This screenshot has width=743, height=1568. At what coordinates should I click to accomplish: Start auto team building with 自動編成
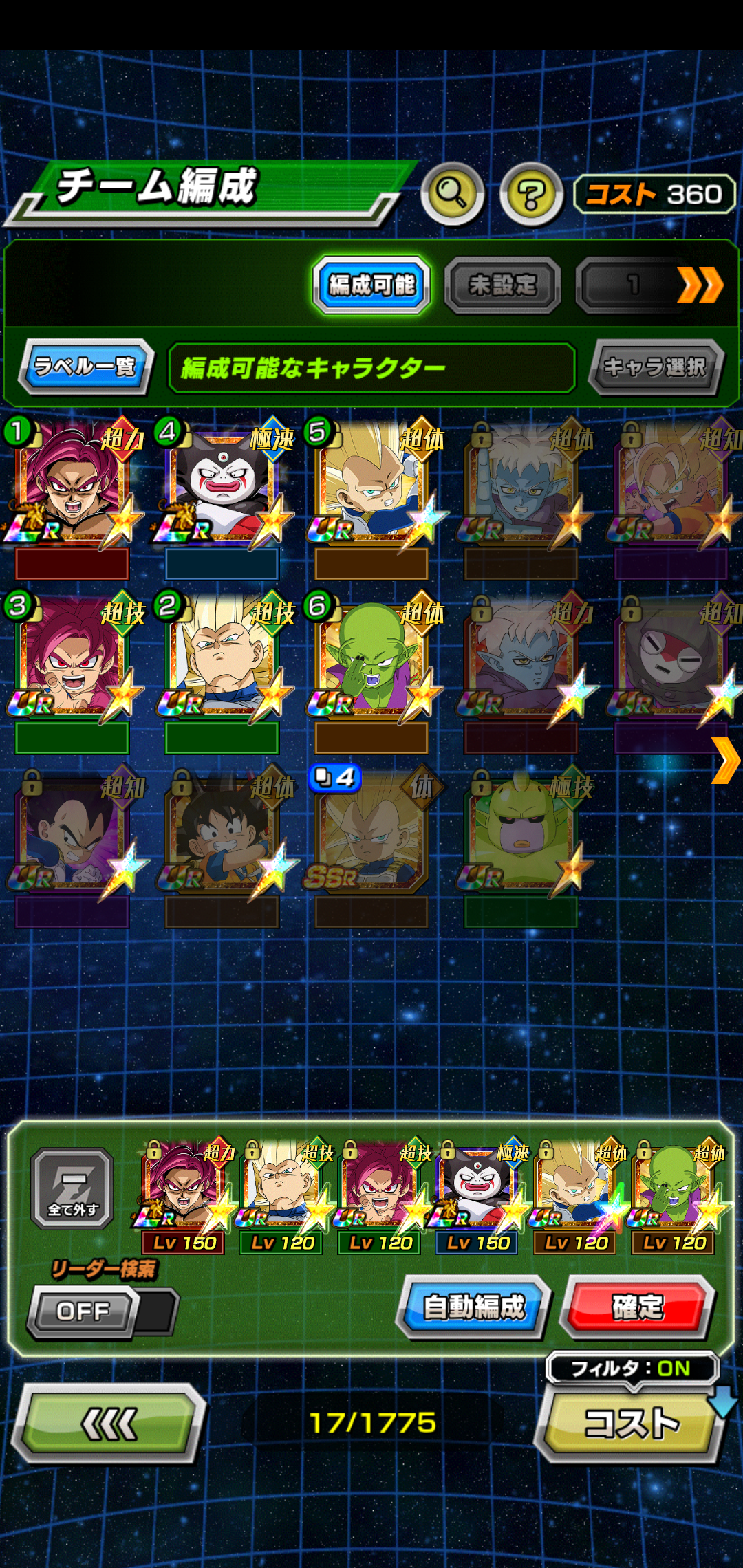click(x=474, y=1307)
